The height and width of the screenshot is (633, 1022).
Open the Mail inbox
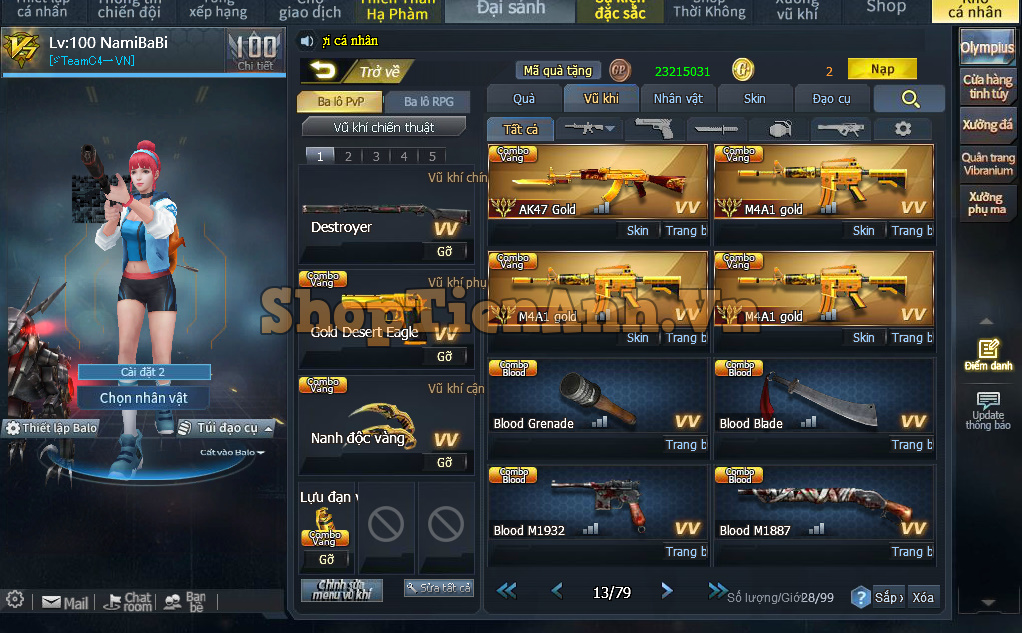[66, 603]
